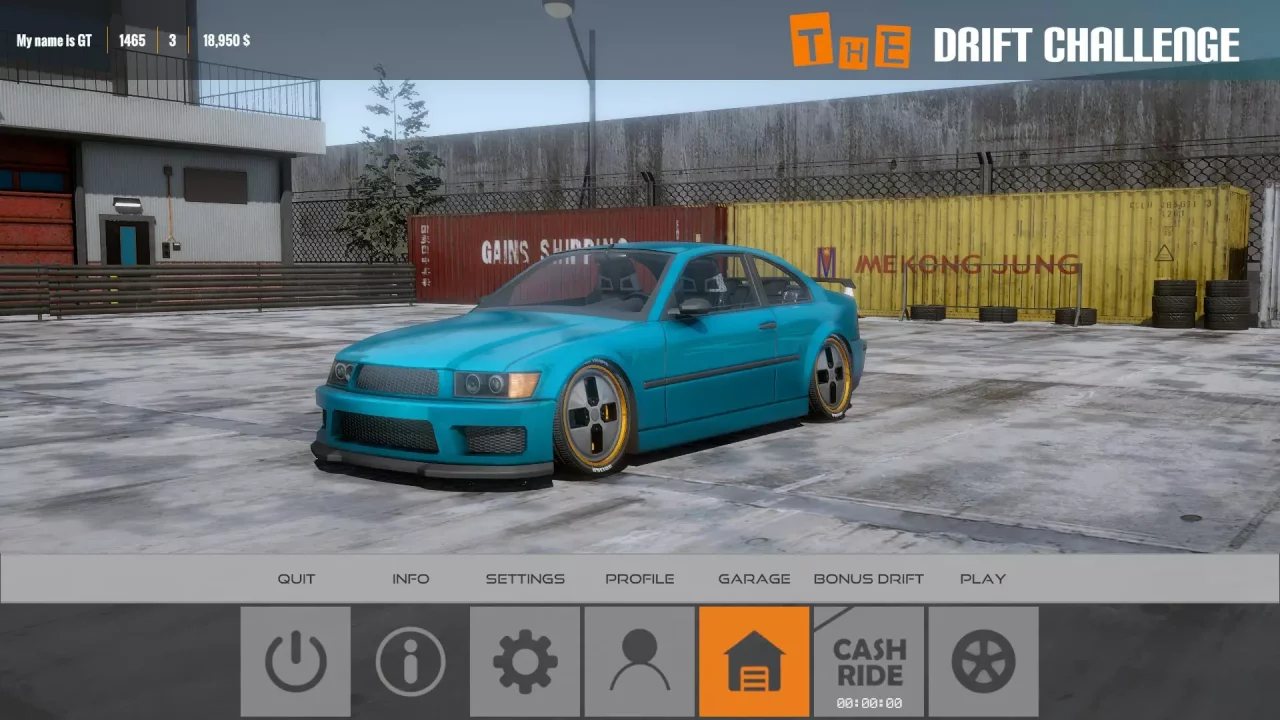Click the QUIT menu label
The height and width of the screenshot is (720, 1280).
(x=296, y=578)
